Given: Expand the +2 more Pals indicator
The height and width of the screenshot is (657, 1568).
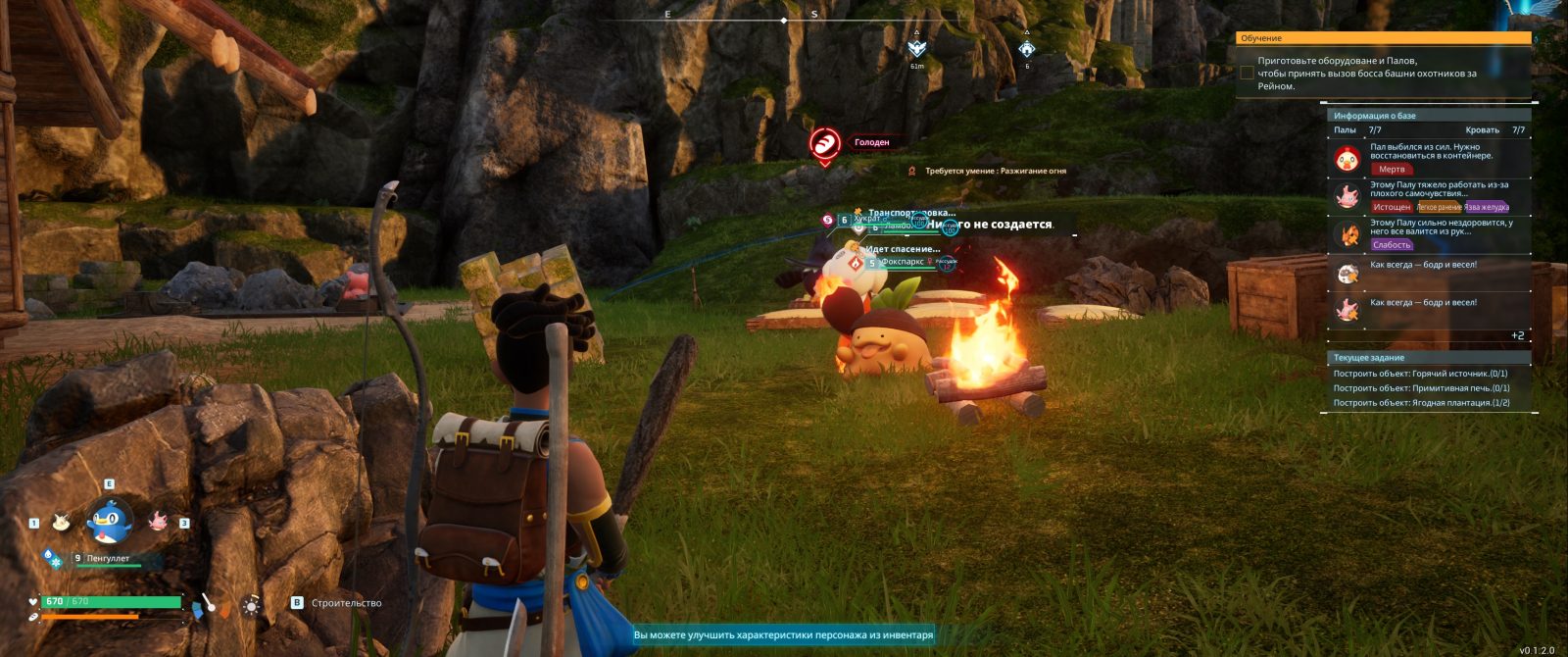Looking at the screenshot, I should 1517,335.
